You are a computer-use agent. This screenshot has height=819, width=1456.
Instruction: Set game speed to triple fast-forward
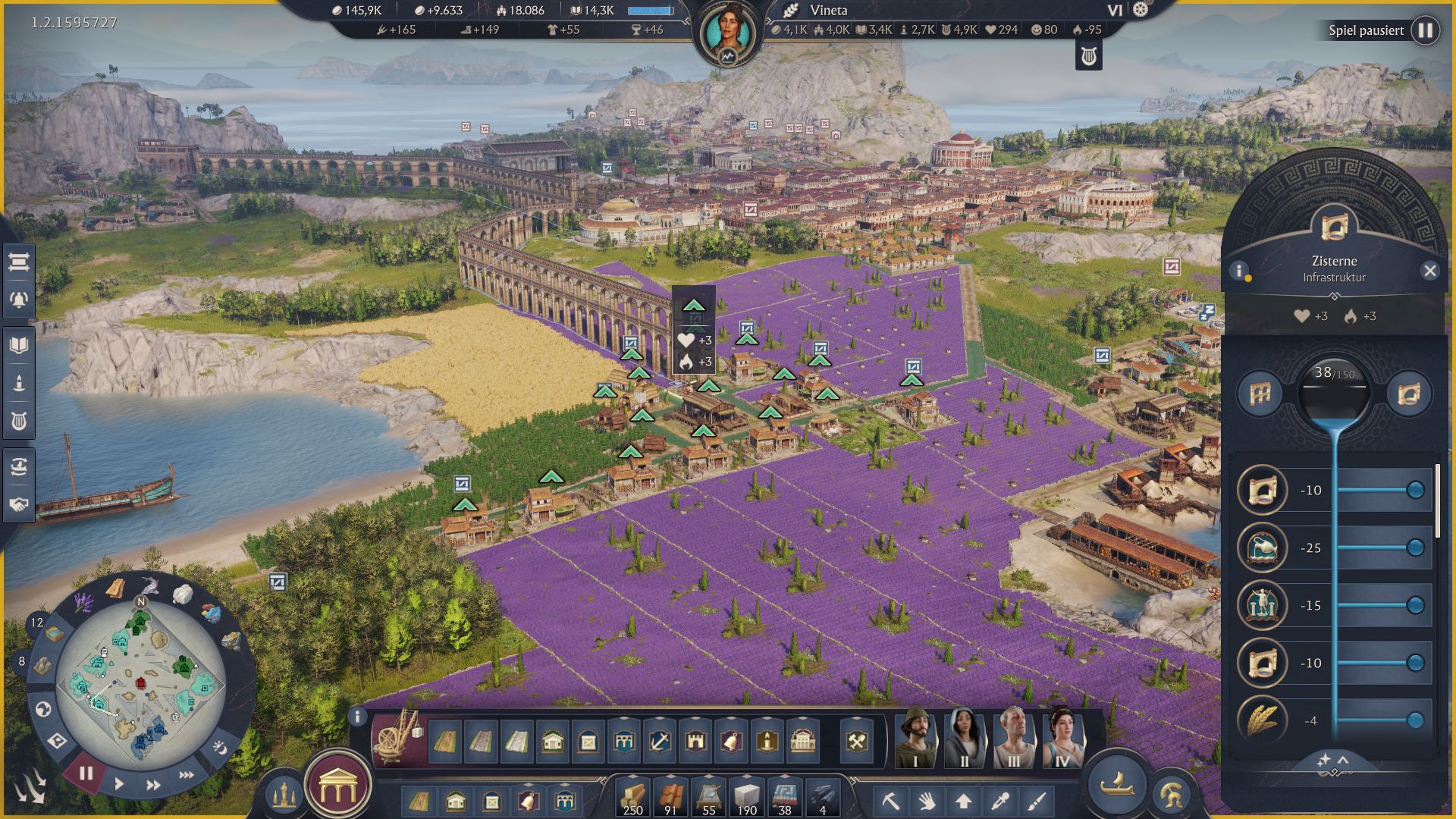pos(186,775)
